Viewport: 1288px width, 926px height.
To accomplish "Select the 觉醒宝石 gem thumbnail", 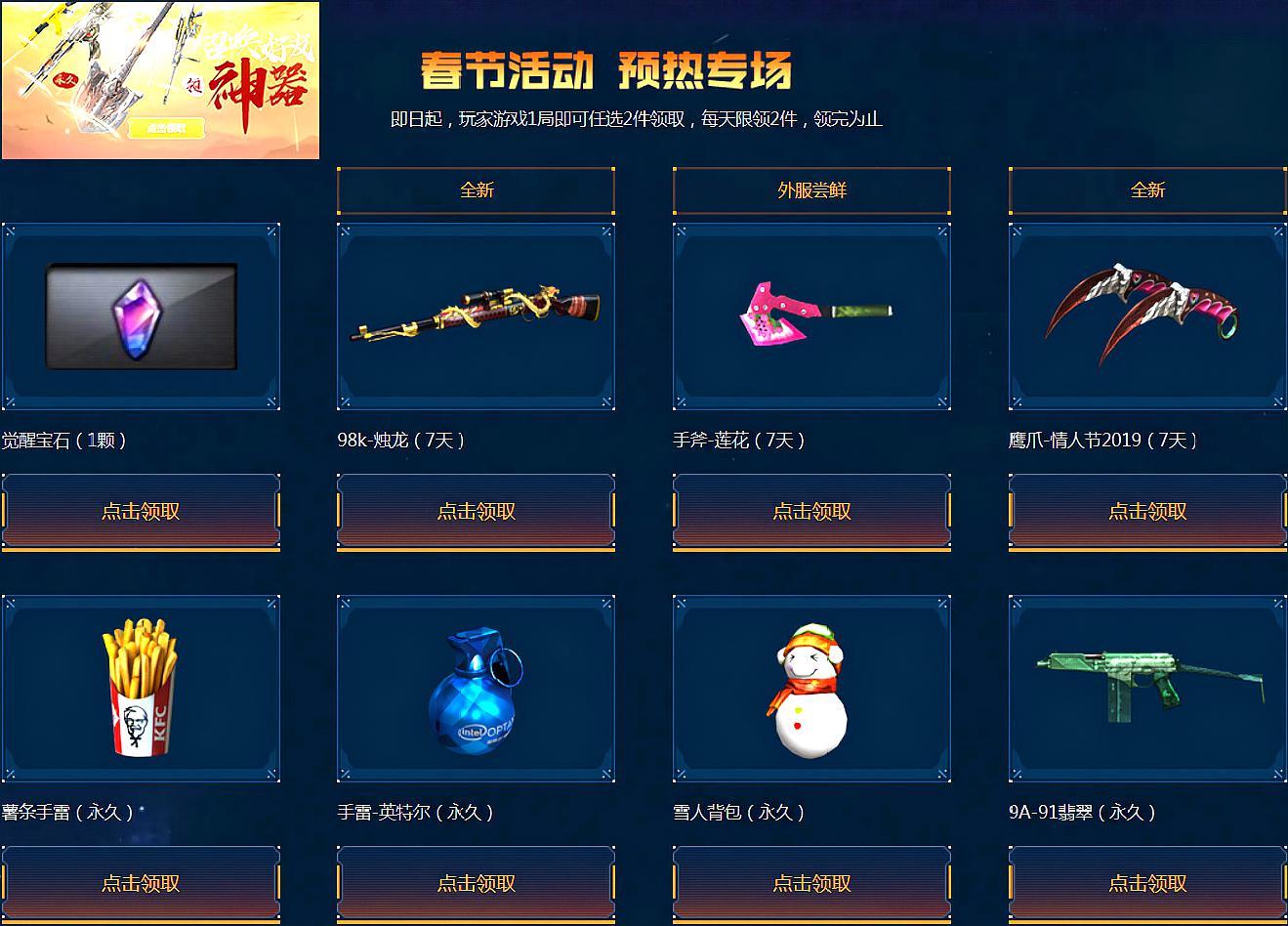I will tap(141, 315).
